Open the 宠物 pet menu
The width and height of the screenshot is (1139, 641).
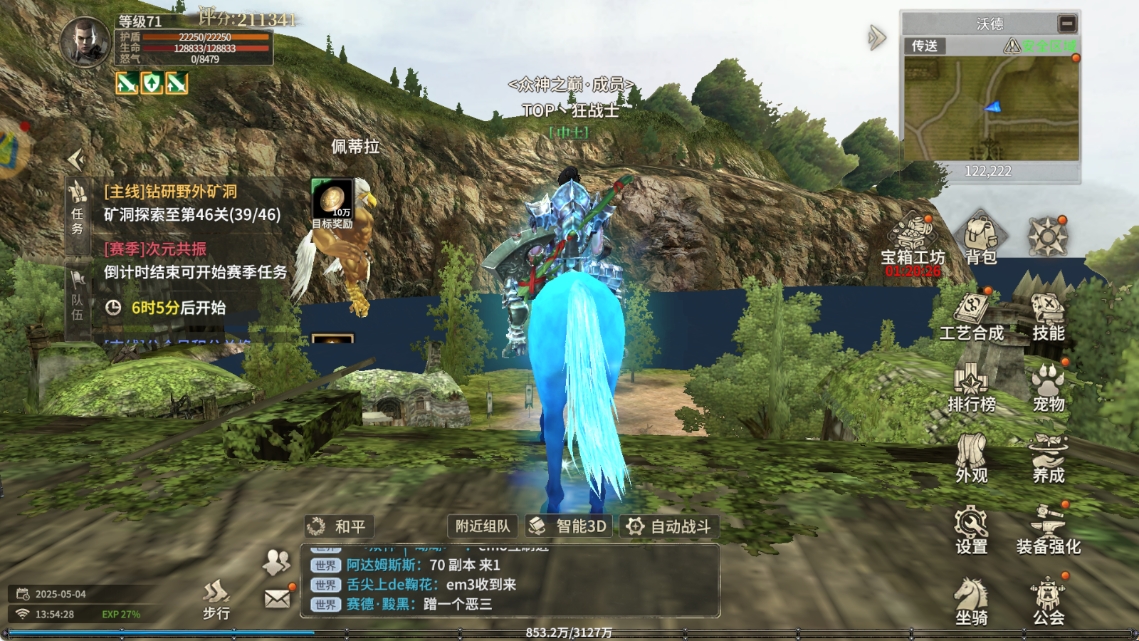tap(1048, 386)
